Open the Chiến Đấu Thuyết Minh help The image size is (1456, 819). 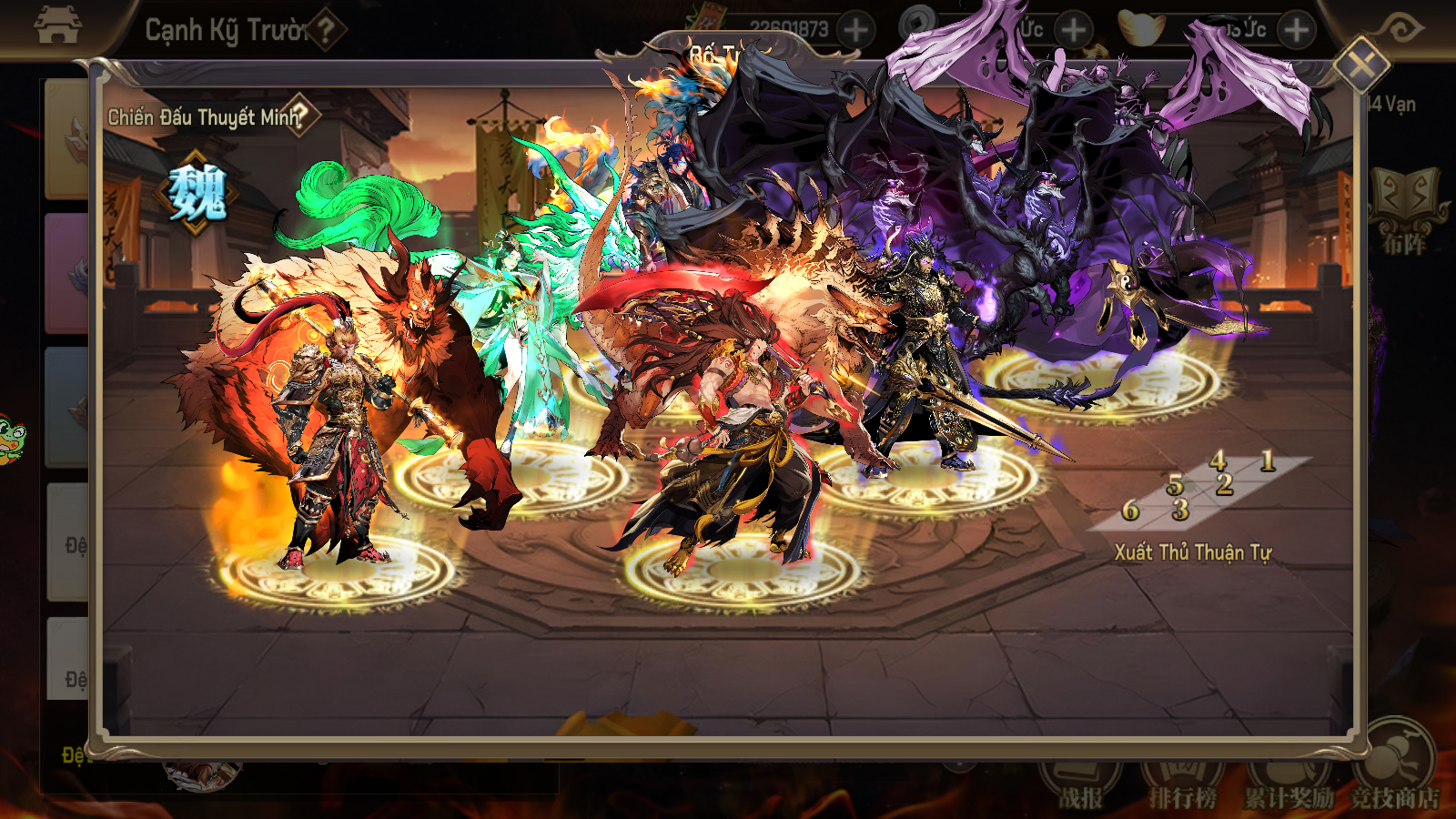pos(300,115)
